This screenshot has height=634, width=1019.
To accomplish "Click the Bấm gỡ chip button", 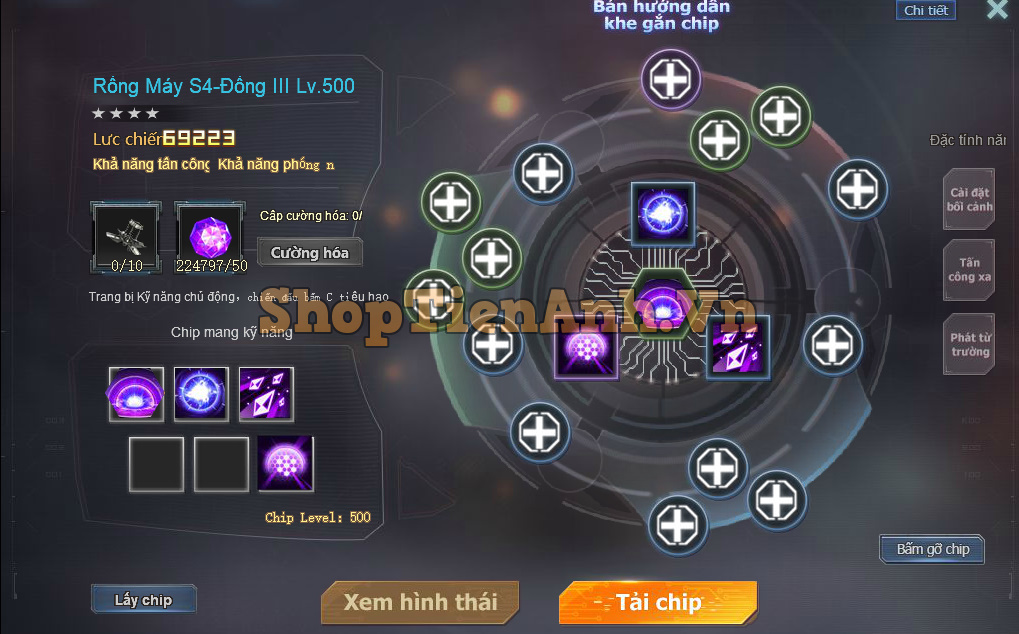I will click(x=932, y=549).
